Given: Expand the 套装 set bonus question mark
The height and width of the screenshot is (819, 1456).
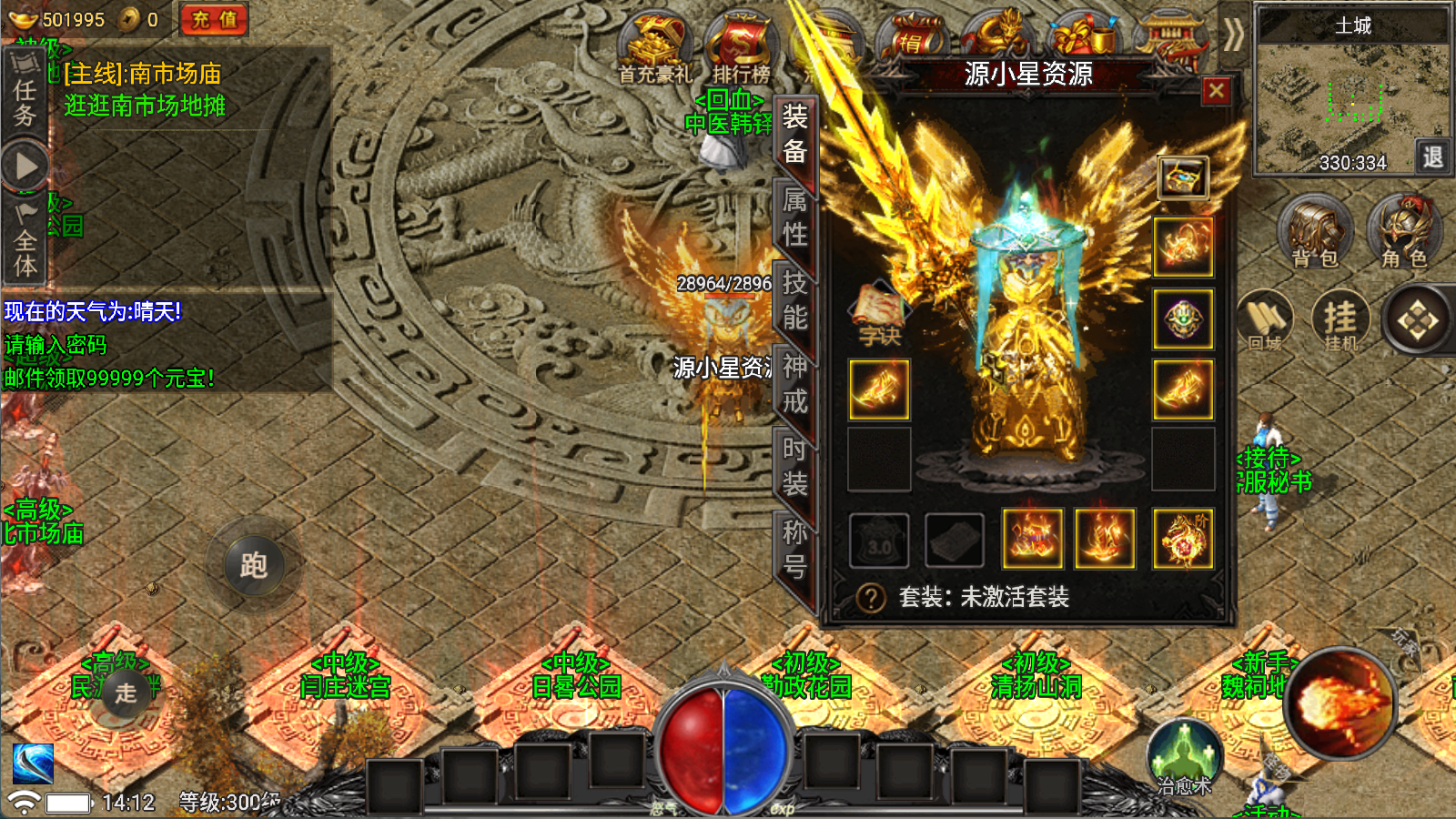Looking at the screenshot, I should [x=871, y=598].
